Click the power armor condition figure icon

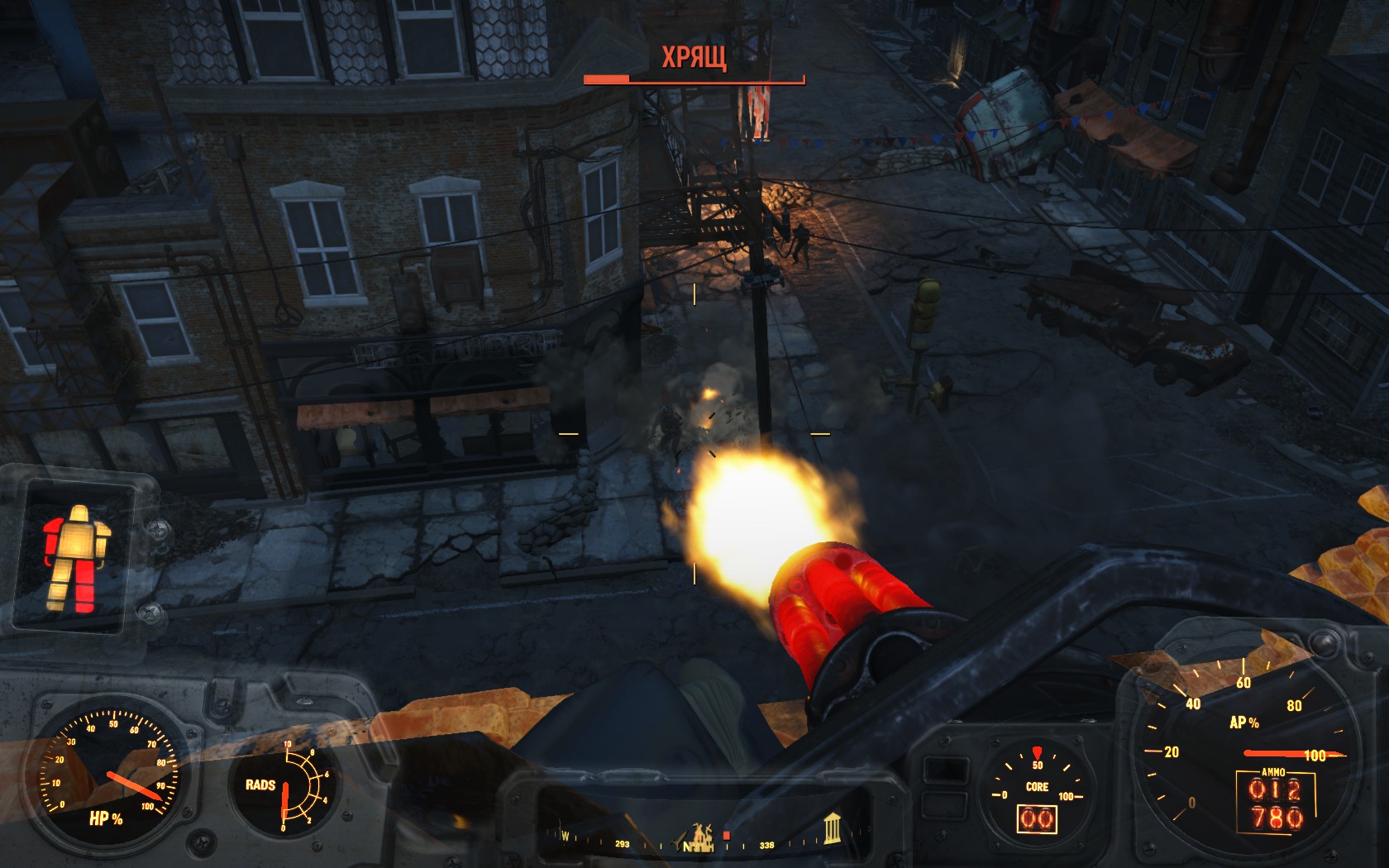pos(76,558)
